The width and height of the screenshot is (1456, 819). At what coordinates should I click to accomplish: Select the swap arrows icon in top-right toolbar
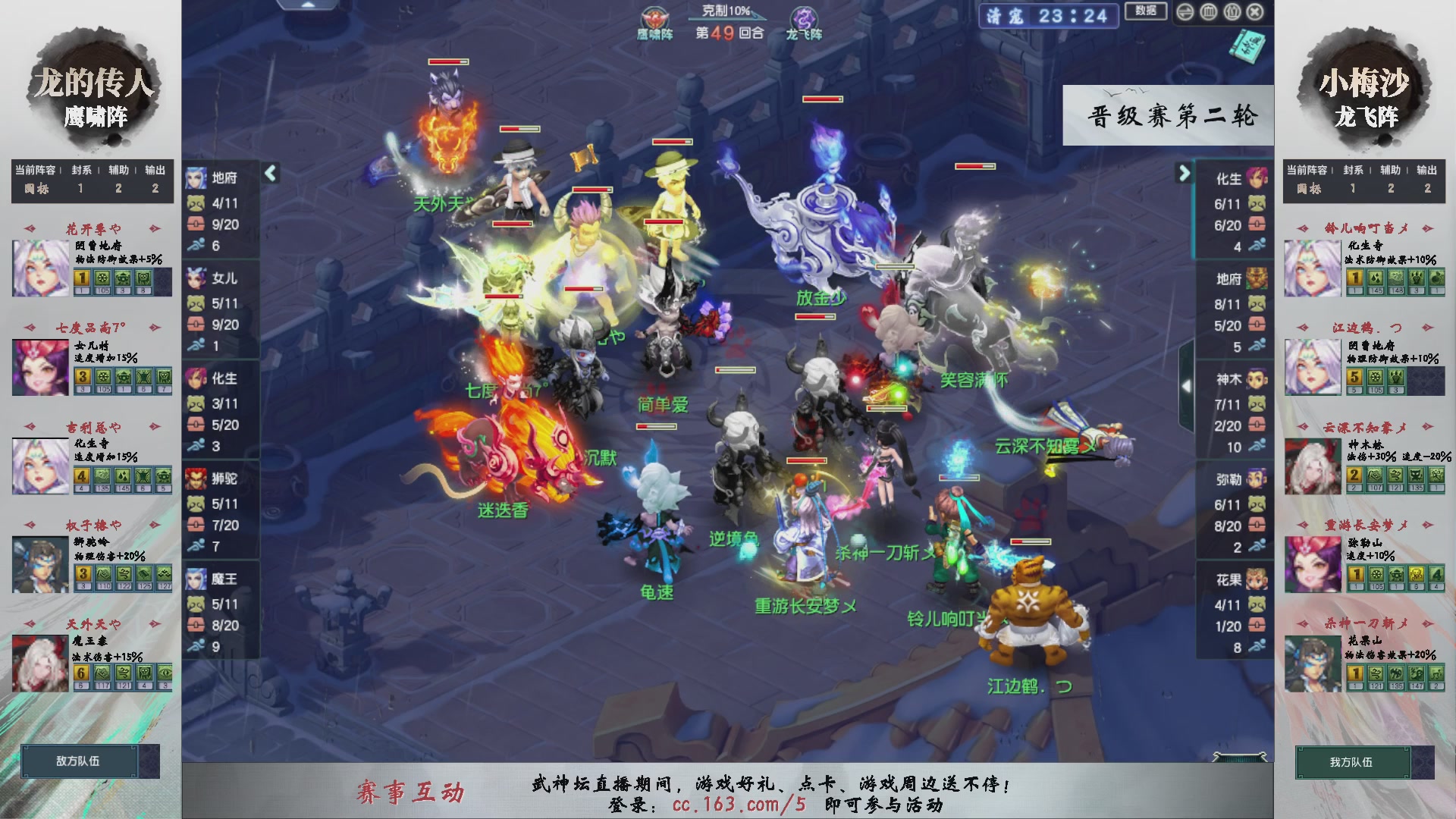(1185, 11)
